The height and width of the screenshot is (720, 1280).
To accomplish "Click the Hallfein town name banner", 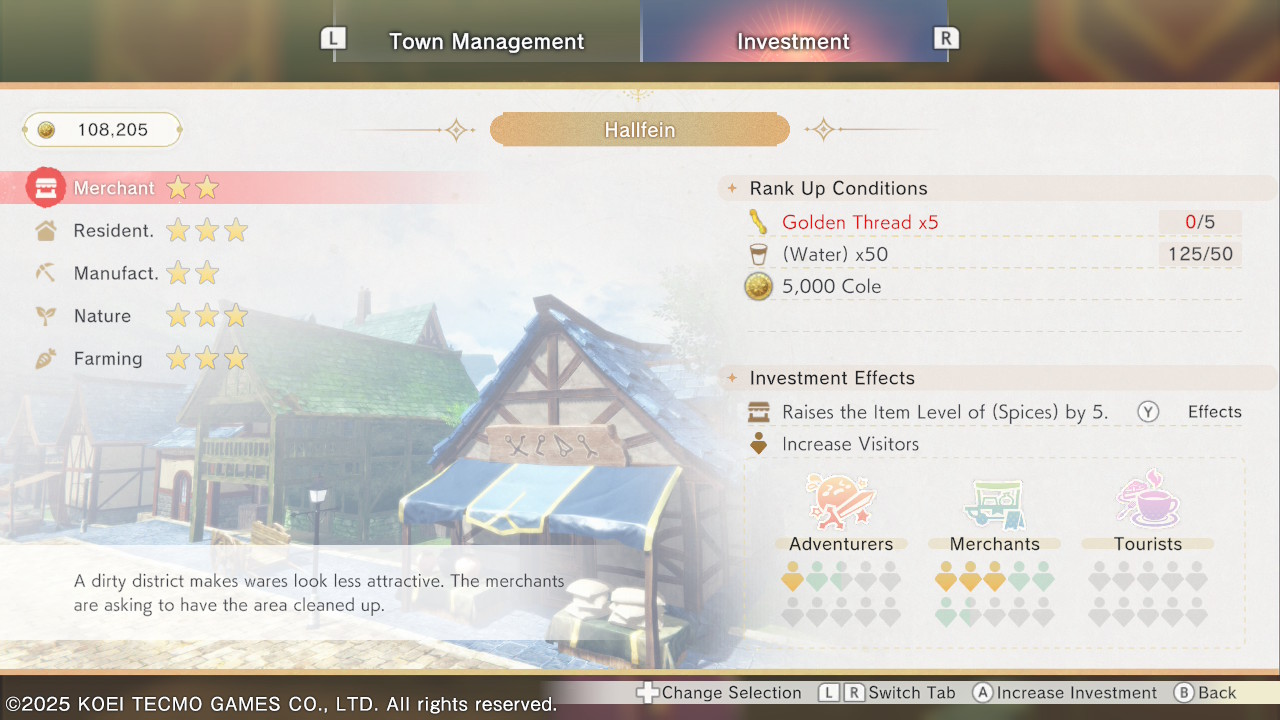I will click(x=640, y=130).
